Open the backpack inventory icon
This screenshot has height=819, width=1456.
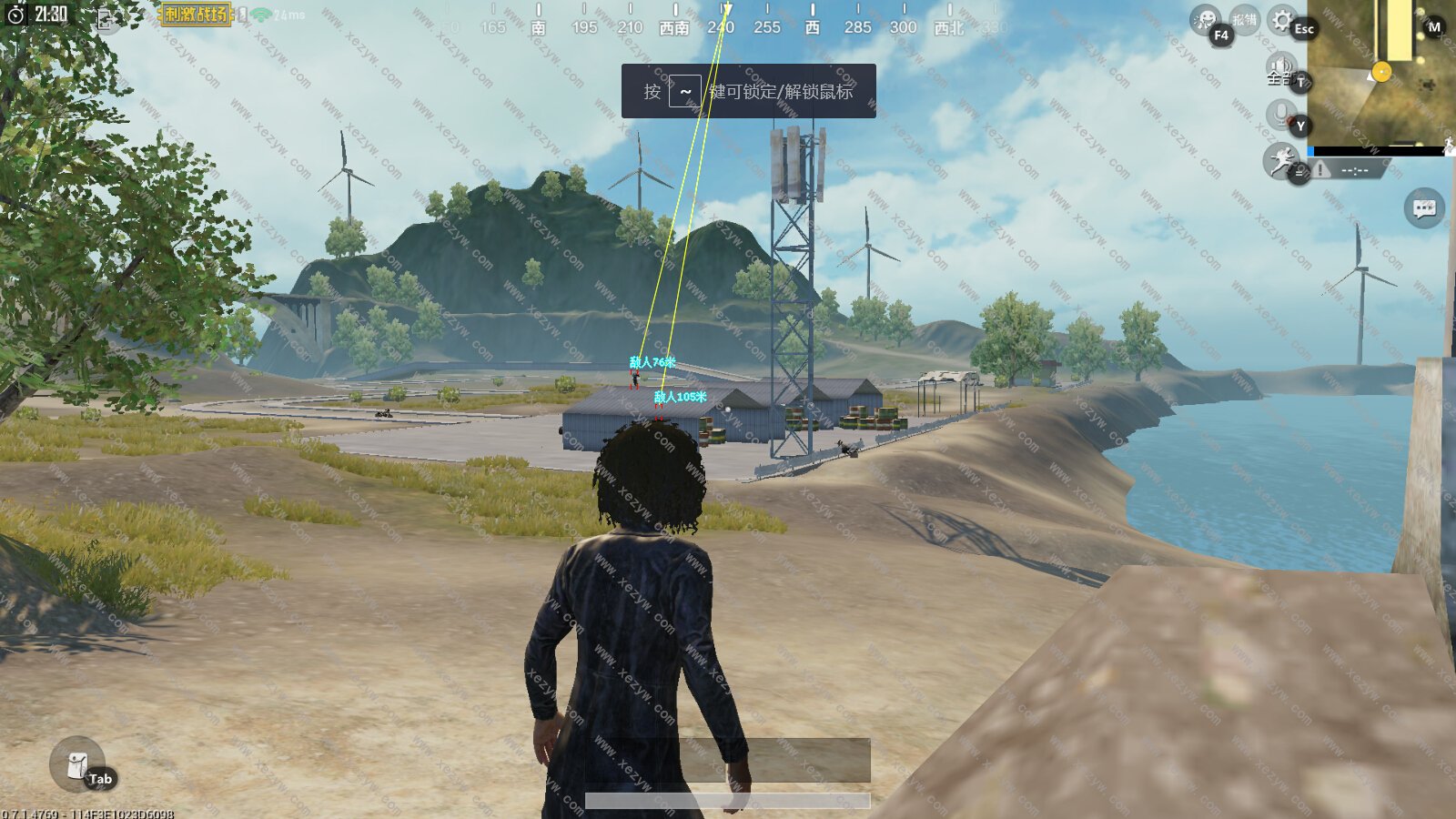tap(77, 764)
